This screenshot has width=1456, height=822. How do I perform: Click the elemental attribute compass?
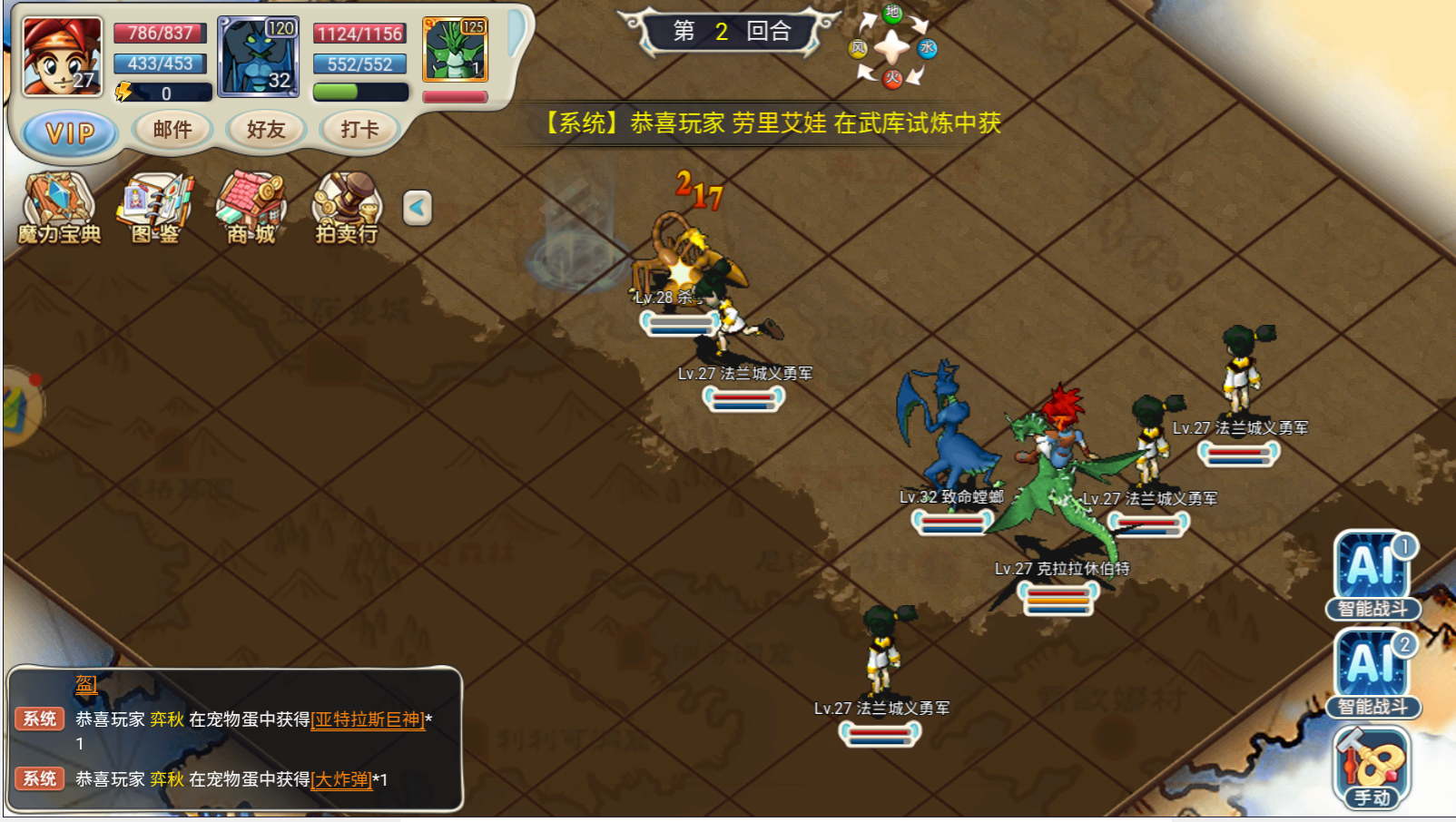tap(891, 46)
